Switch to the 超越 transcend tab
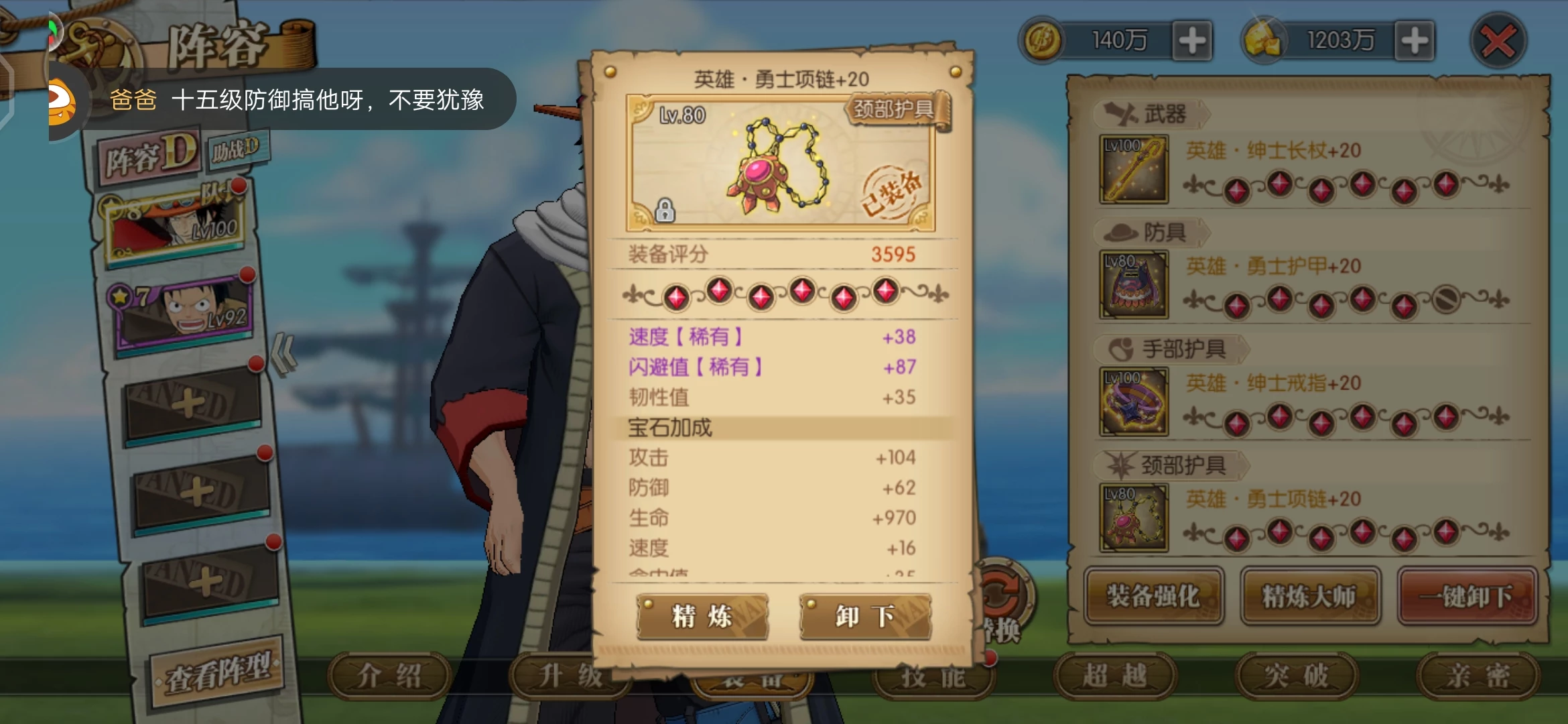The width and height of the screenshot is (1568, 724). point(1114,676)
